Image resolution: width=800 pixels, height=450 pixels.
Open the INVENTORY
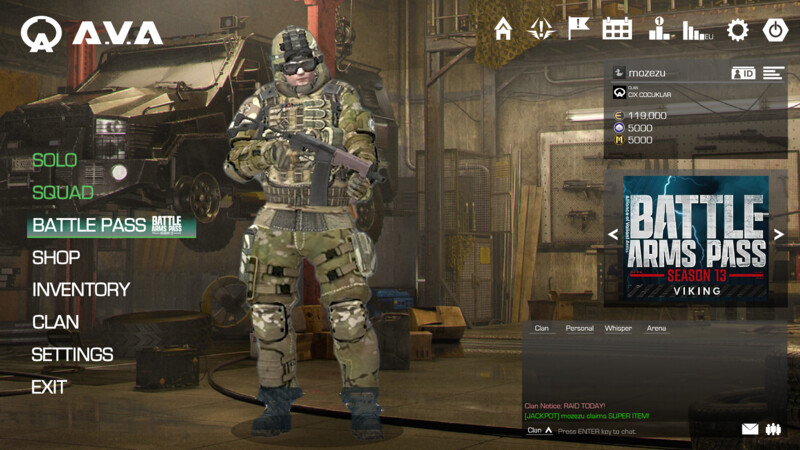click(81, 289)
